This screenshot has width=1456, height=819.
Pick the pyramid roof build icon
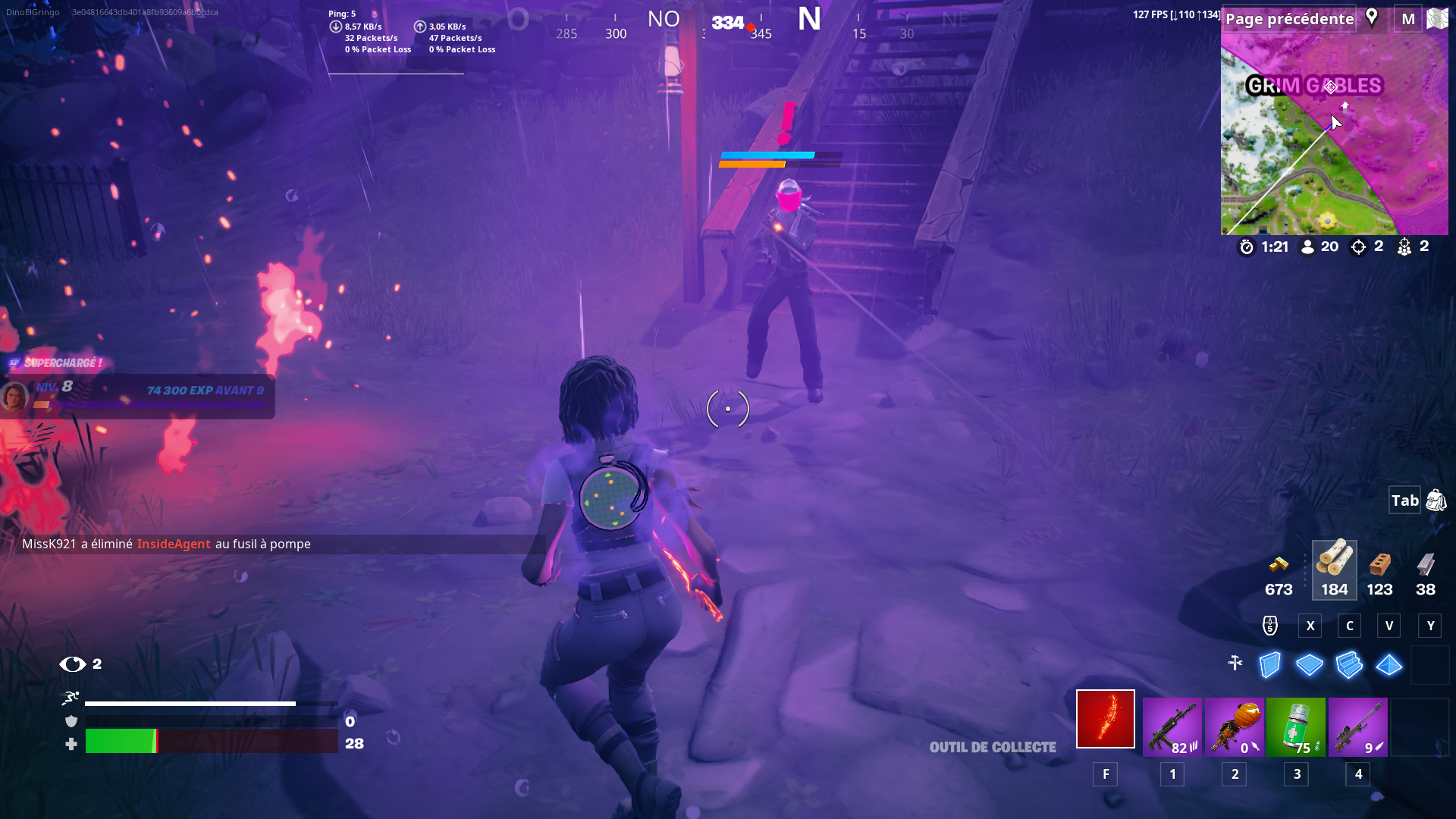(x=1390, y=665)
